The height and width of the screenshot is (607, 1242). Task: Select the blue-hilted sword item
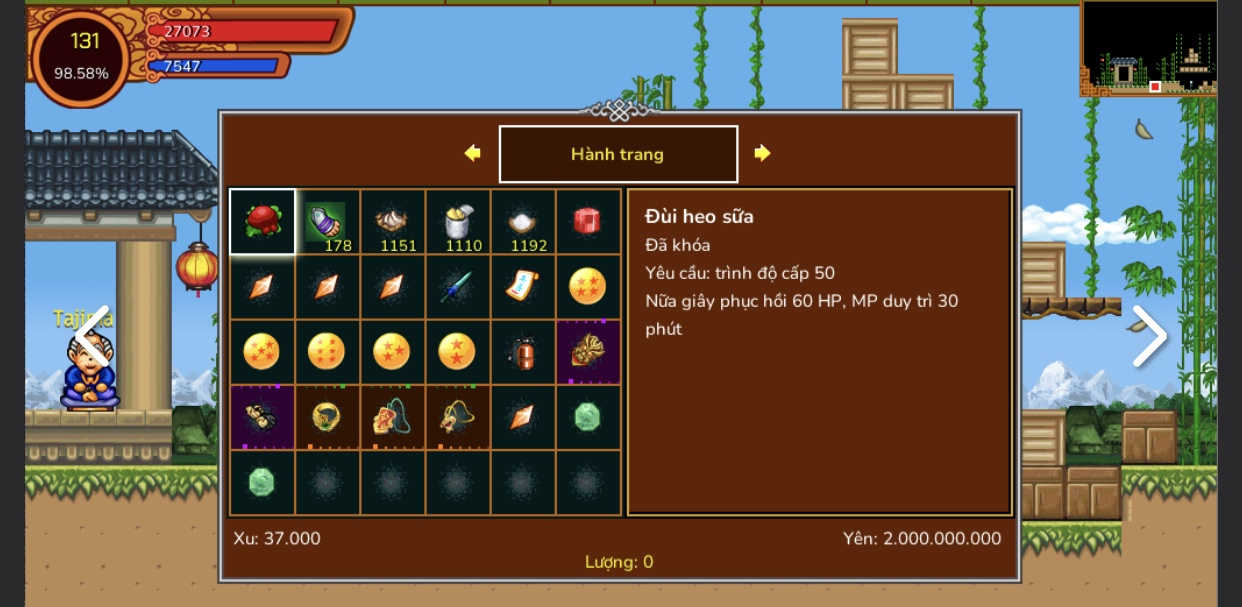click(457, 287)
